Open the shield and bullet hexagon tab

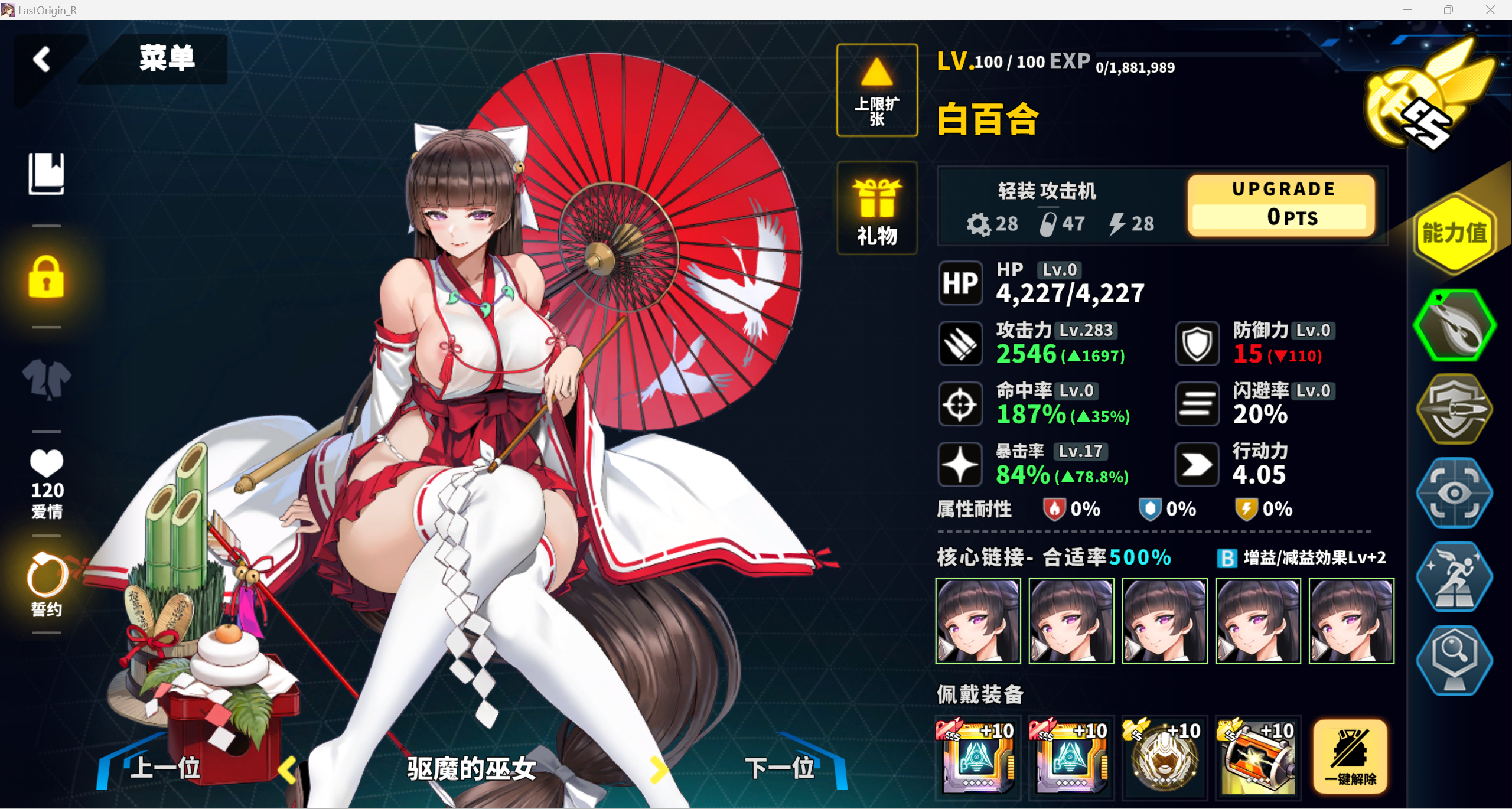pyautogui.click(x=1454, y=409)
